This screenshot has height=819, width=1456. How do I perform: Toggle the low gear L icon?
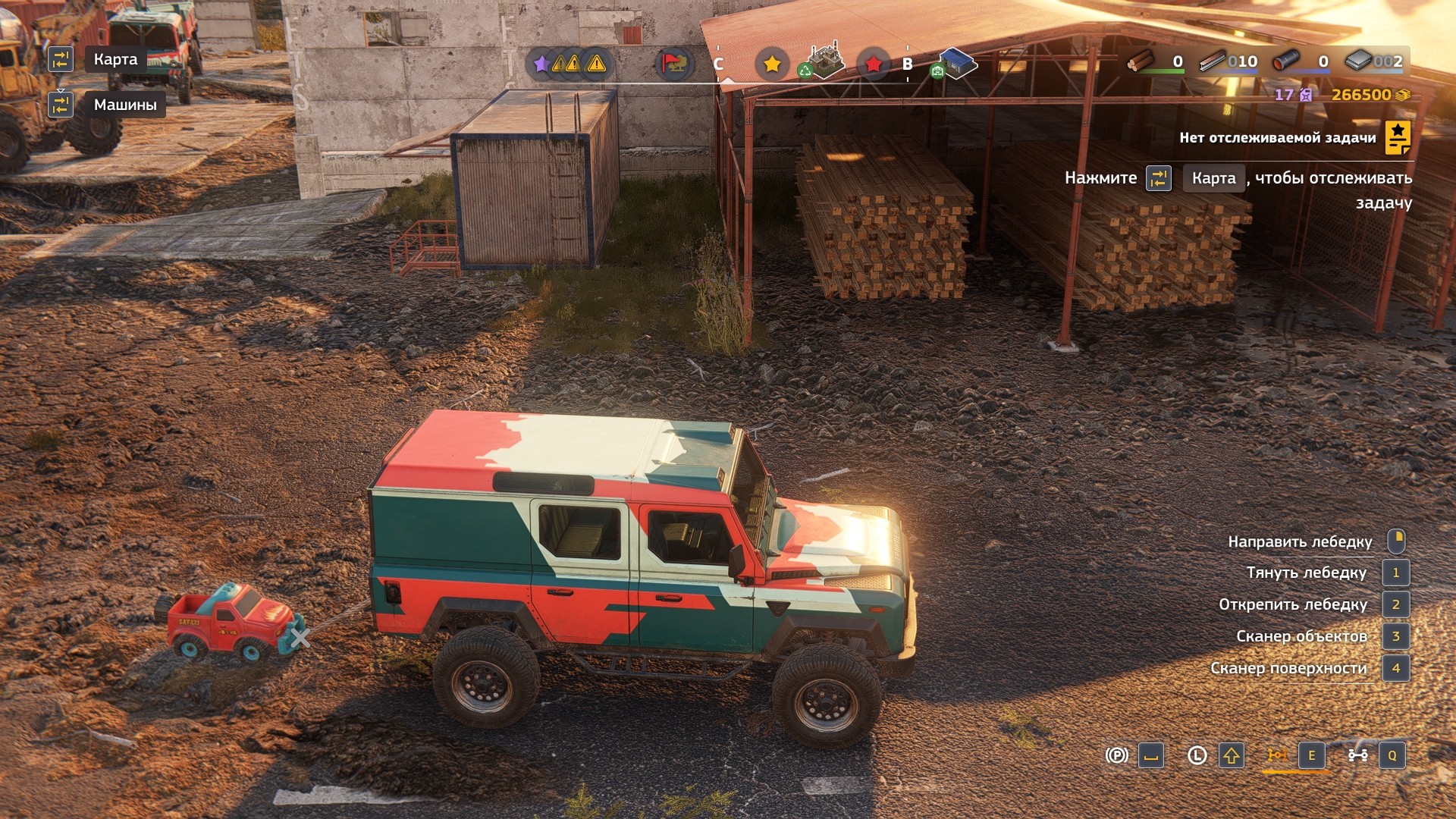coord(1197,755)
